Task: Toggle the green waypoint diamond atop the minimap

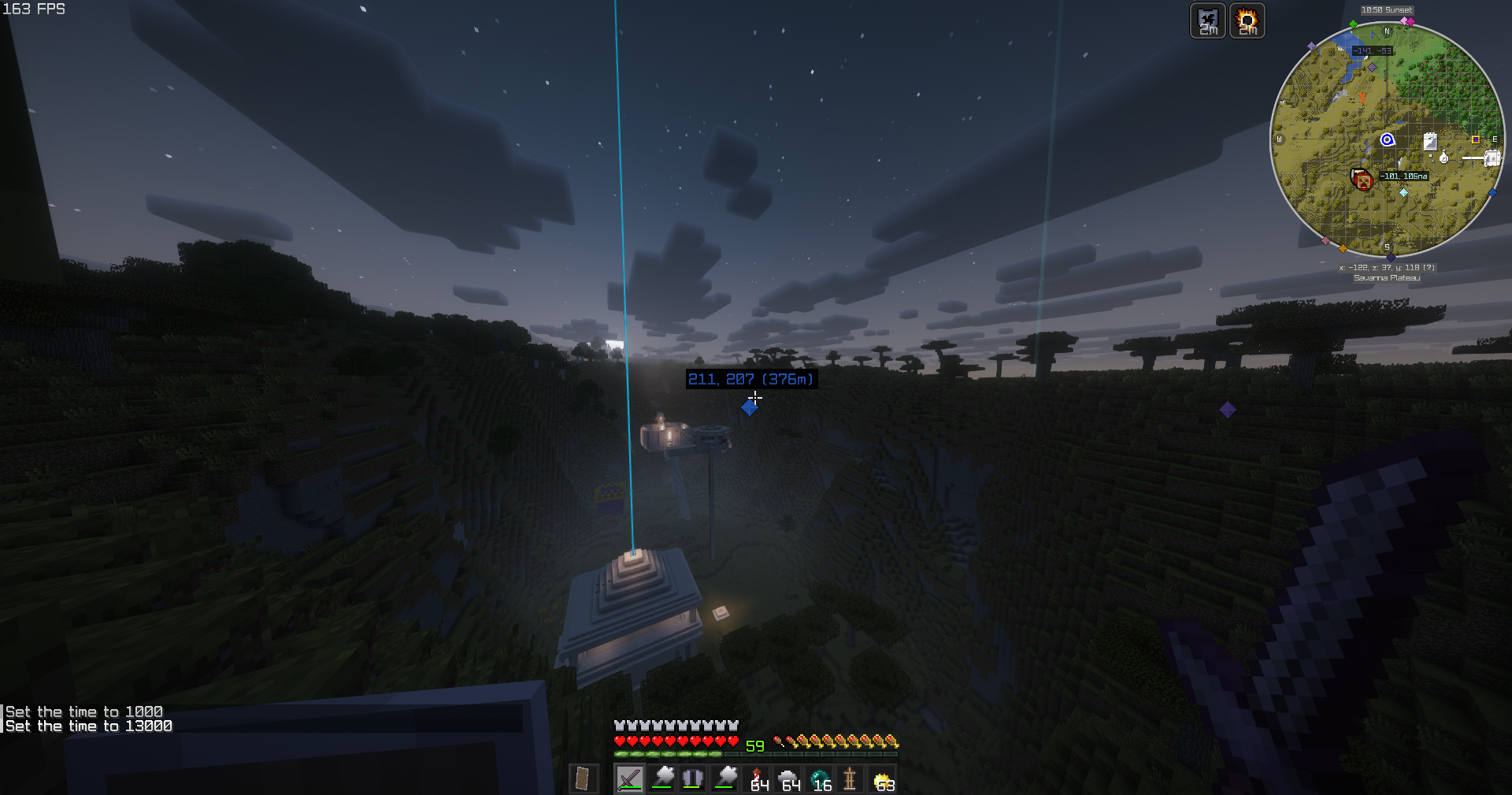Action: 1352,24
